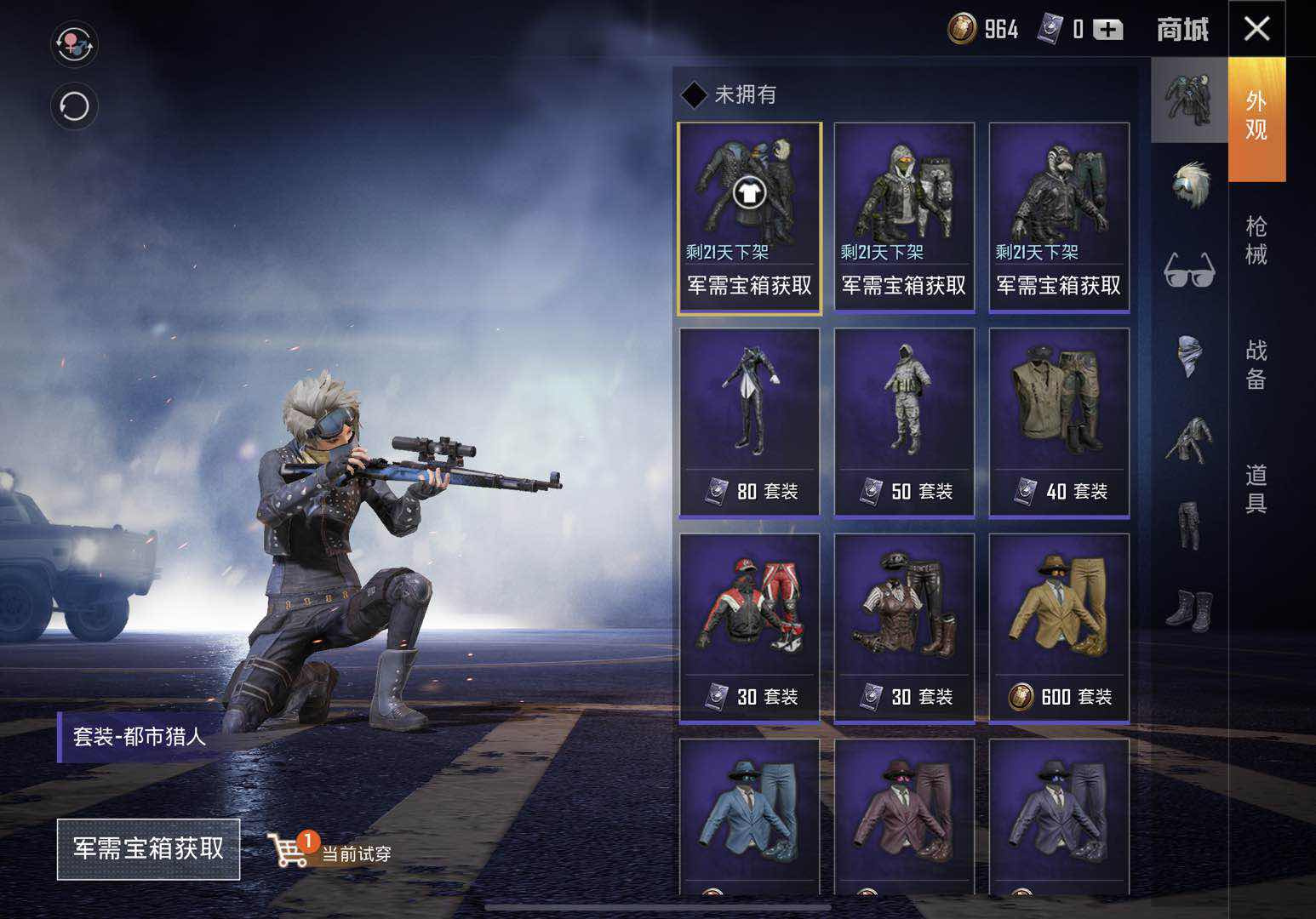Open the 战备 tab

point(1256,363)
